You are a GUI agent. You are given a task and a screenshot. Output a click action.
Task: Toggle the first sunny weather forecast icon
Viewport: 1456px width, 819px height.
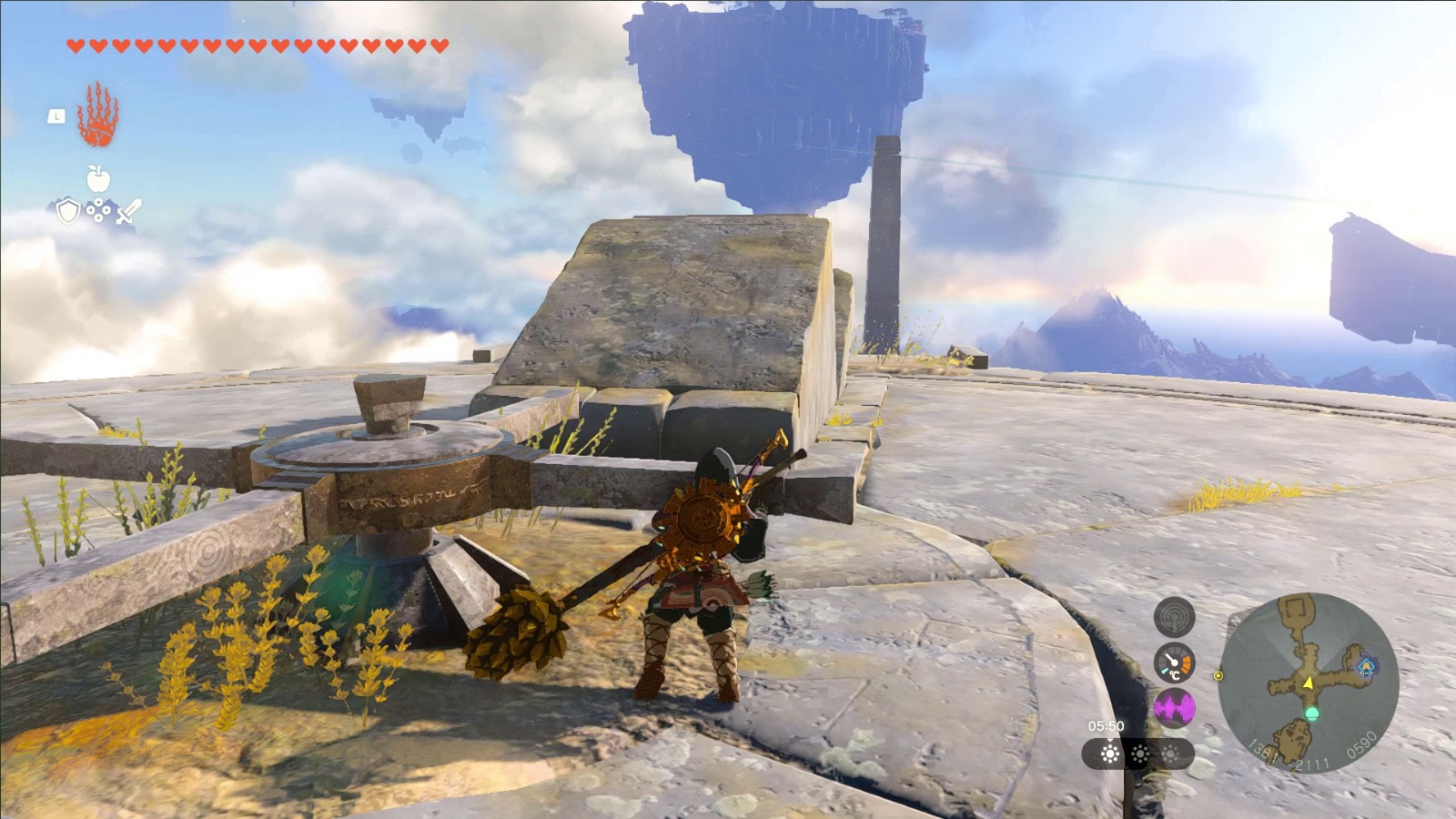(1107, 755)
